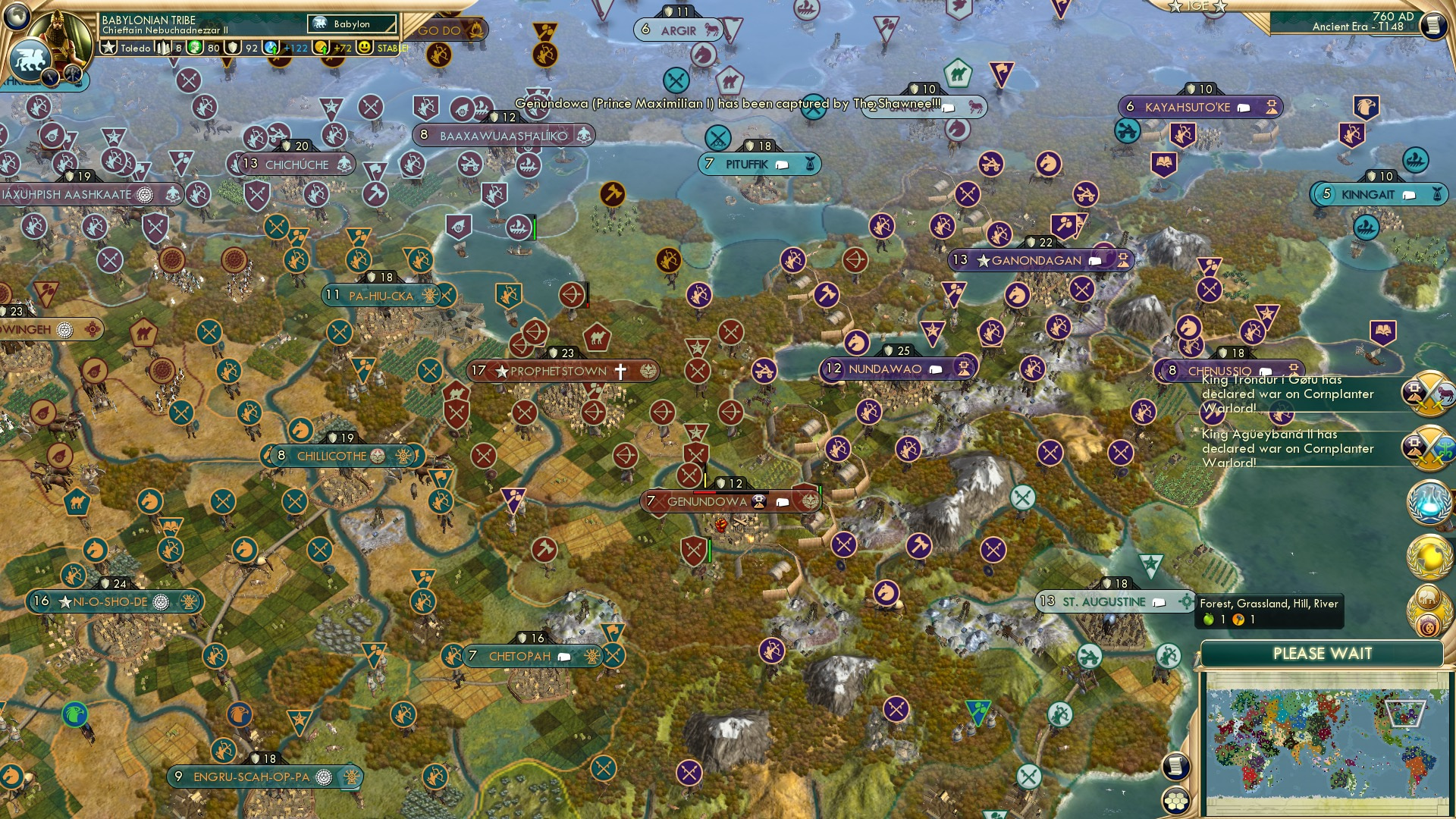Click the green health bar beside the trireme
Viewport: 1456px width, 819px height.
(535, 229)
